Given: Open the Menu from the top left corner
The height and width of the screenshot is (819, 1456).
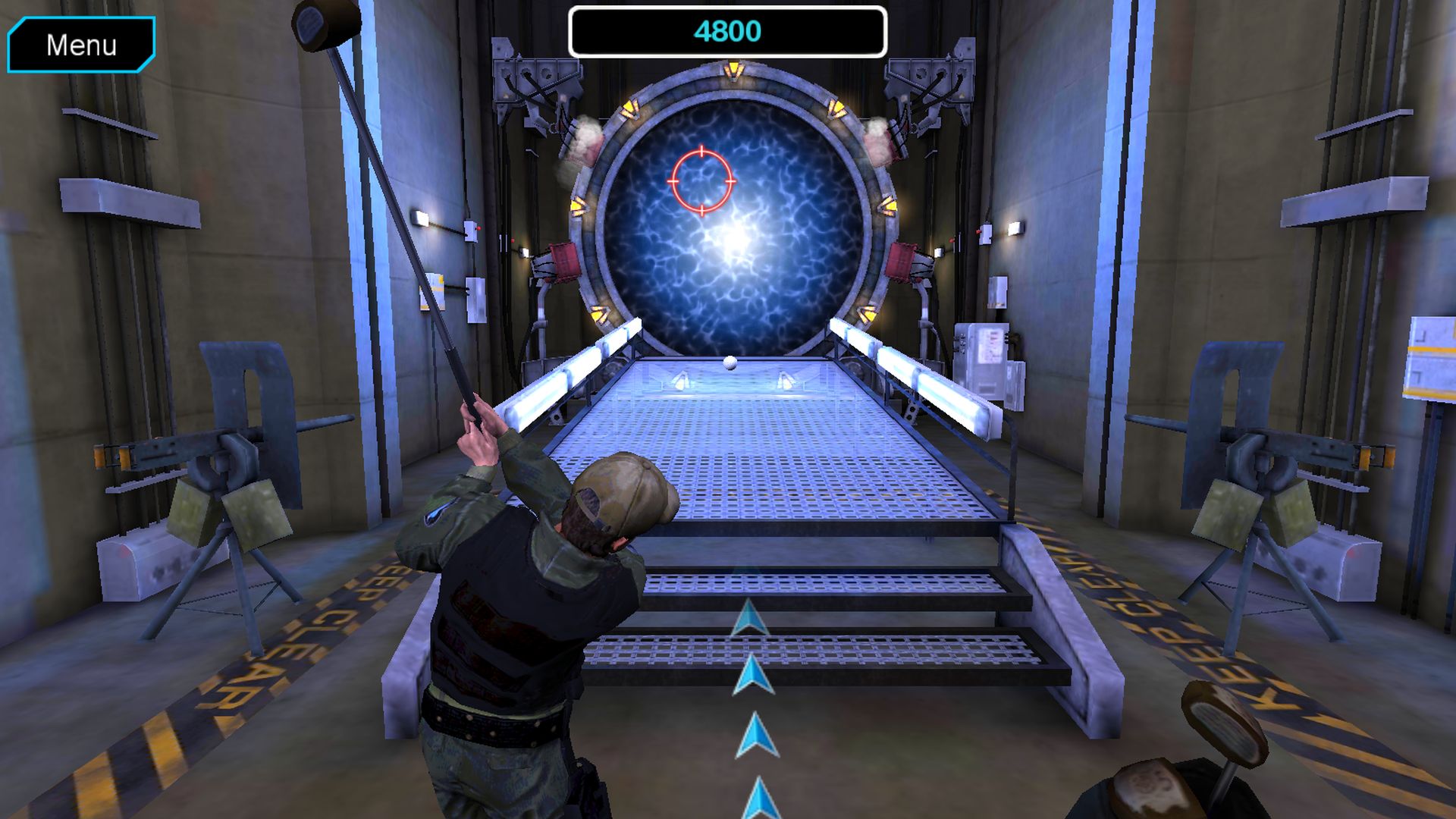Looking at the screenshot, I should 81,45.
